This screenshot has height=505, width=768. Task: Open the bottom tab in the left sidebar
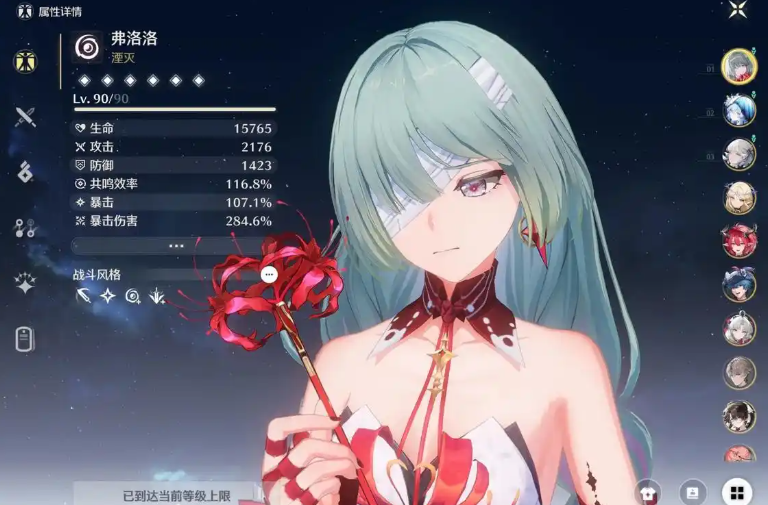(x=25, y=339)
